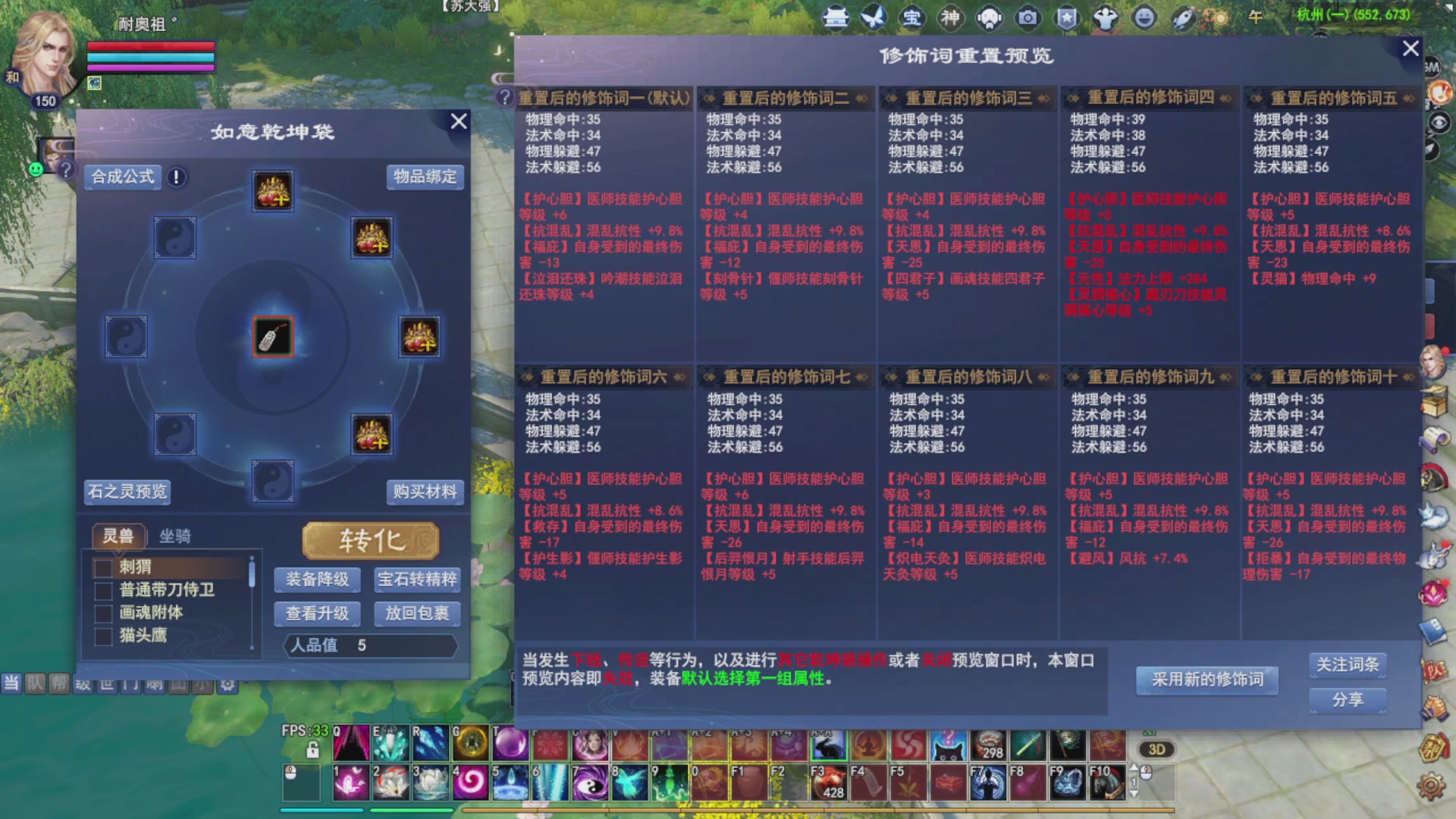Click the 放回包裹 button
Image resolution: width=1456 pixels, height=819 pixels.
coord(418,614)
